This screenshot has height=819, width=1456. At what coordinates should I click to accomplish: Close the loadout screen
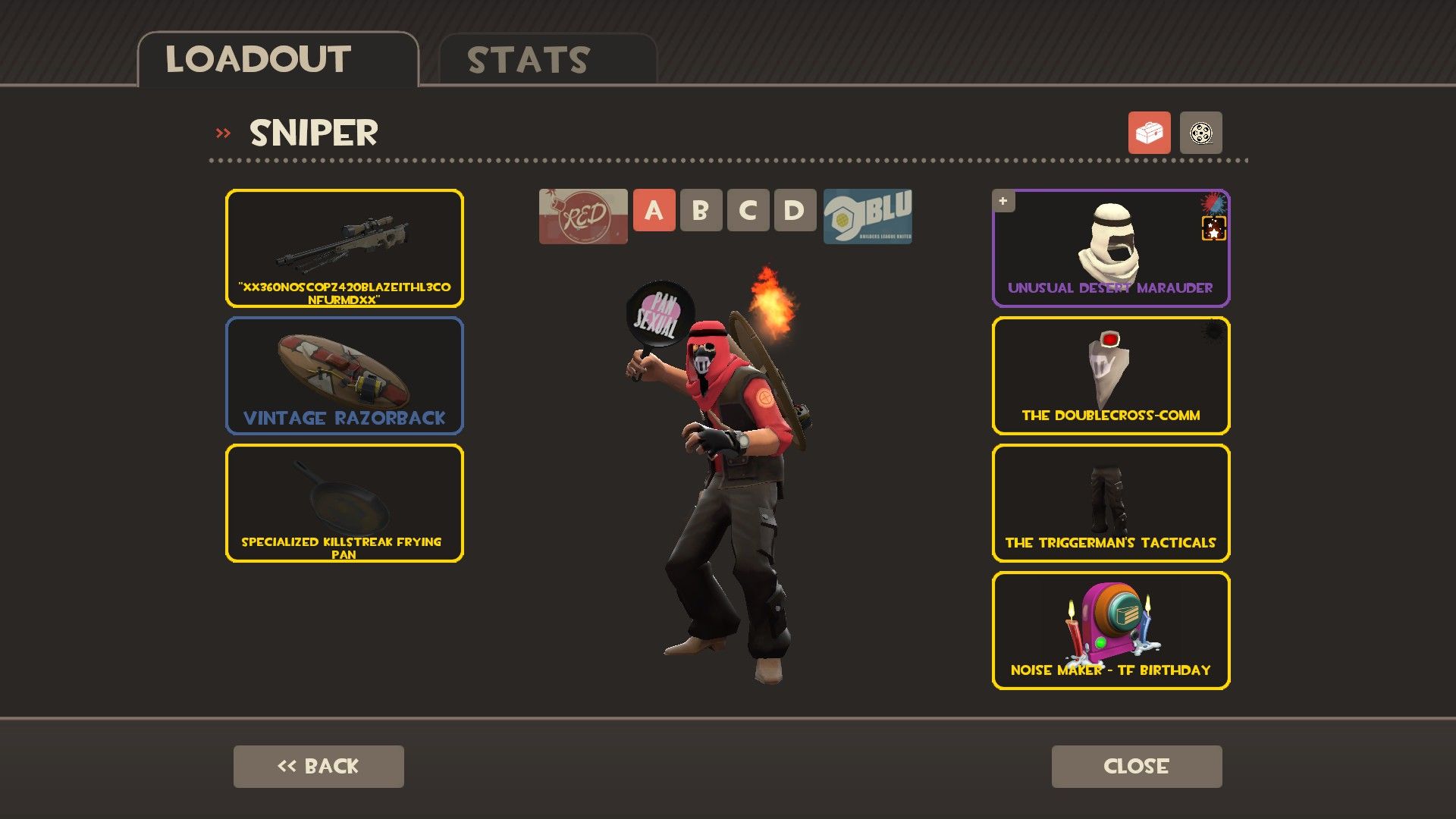1136,766
